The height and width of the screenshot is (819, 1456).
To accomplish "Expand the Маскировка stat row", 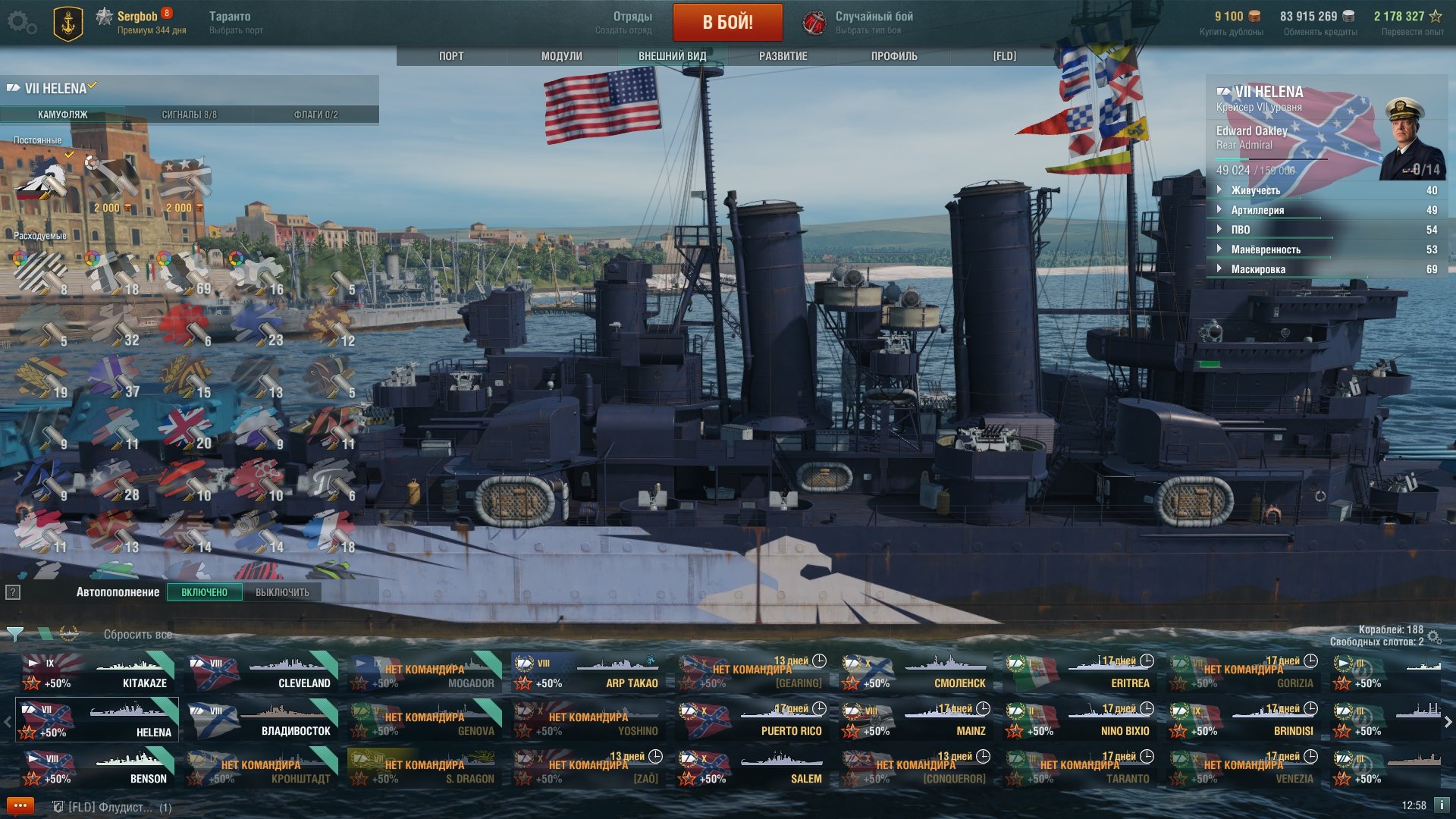I will 1257,269.
